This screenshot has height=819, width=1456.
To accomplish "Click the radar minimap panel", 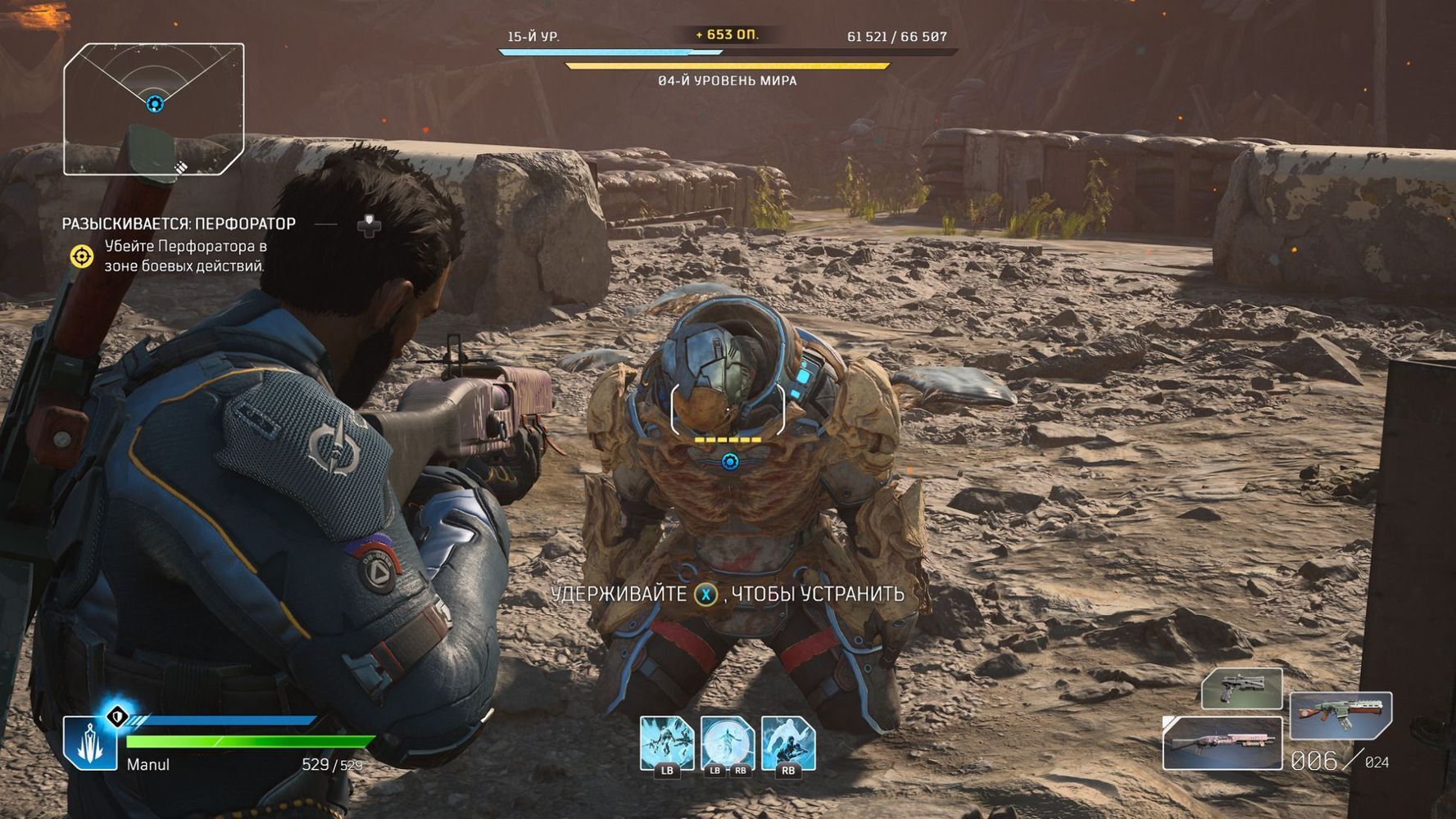I will [x=154, y=109].
